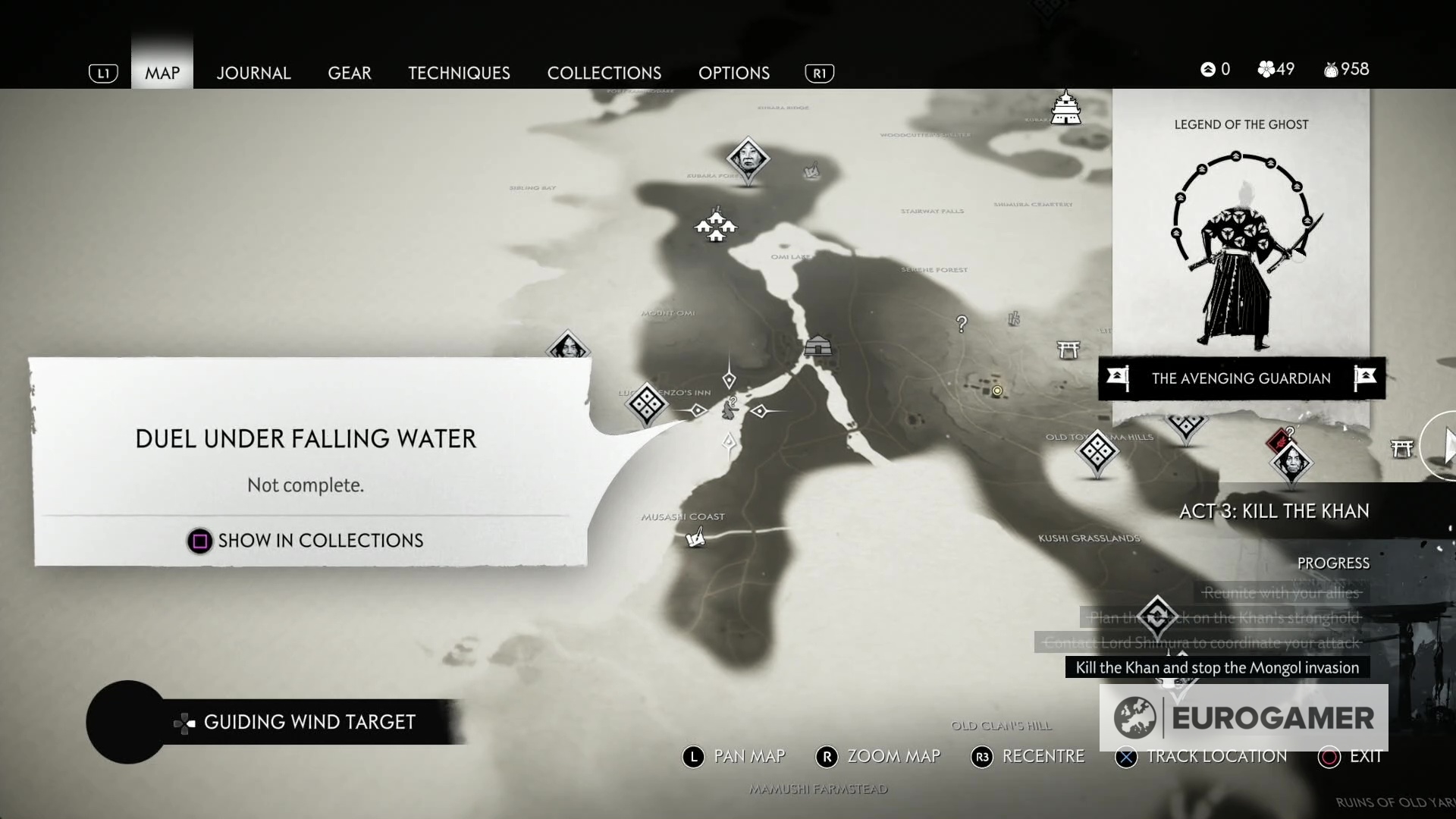Select the torii gate shrine marker
Screen dimensions: 1456x819
1068,350
